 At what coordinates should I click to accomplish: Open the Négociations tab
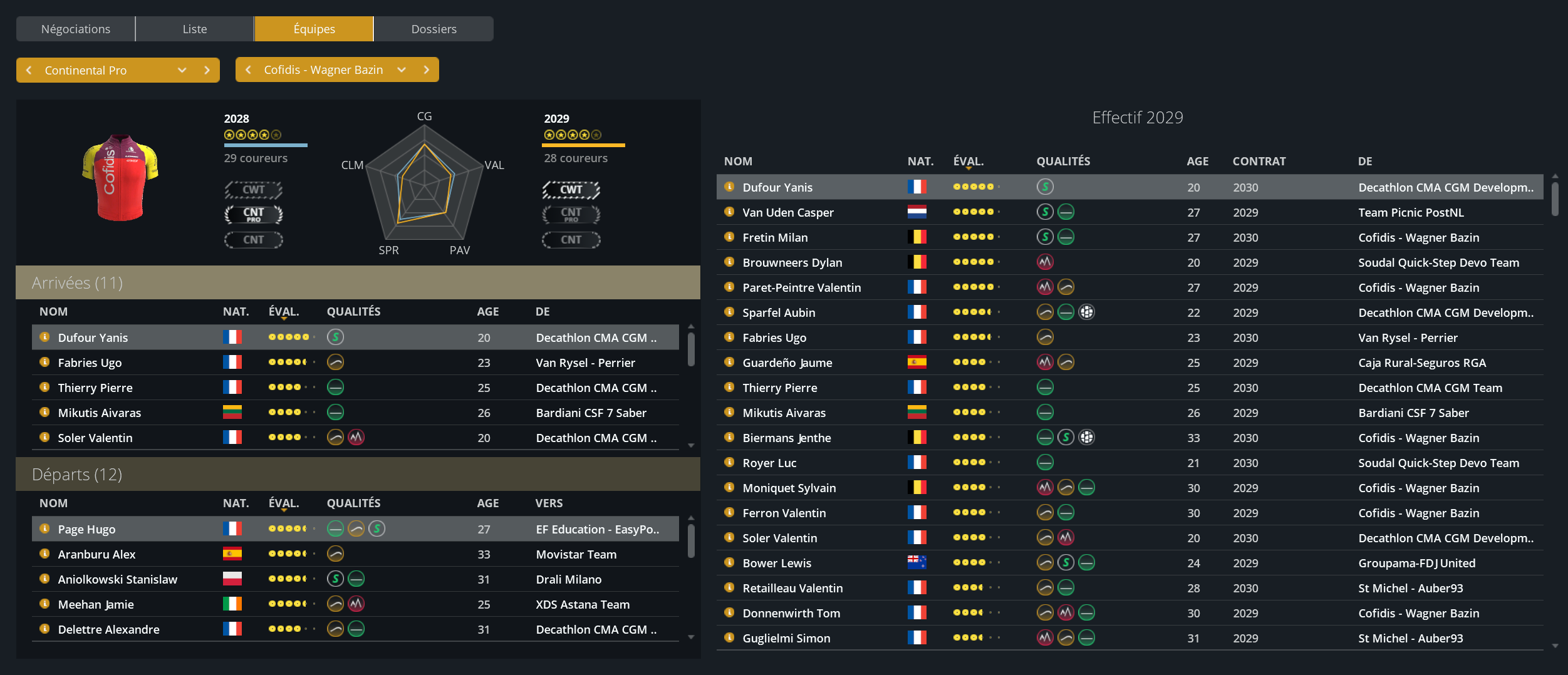[x=75, y=29]
